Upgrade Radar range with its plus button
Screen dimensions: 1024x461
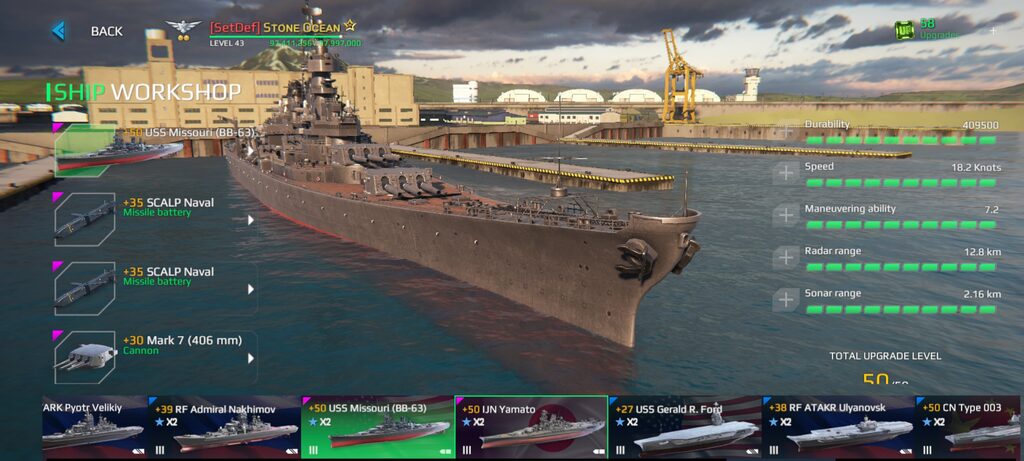coord(786,257)
